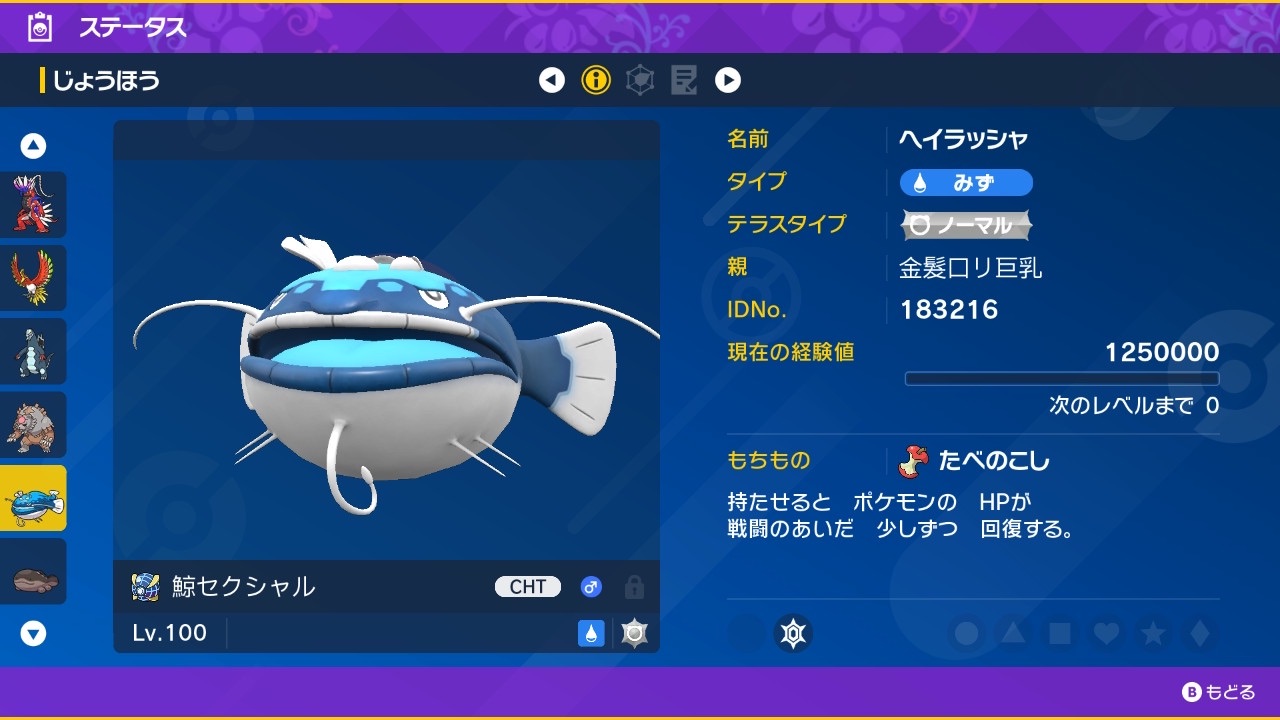Click the left arrow to previous status page
The height and width of the screenshot is (720, 1280).
(x=551, y=80)
